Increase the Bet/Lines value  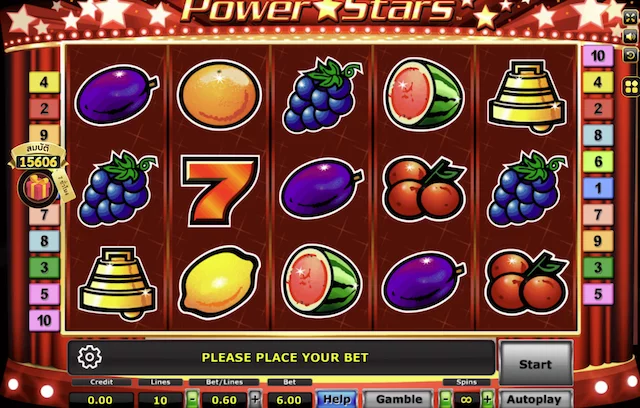(x=254, y=398)
